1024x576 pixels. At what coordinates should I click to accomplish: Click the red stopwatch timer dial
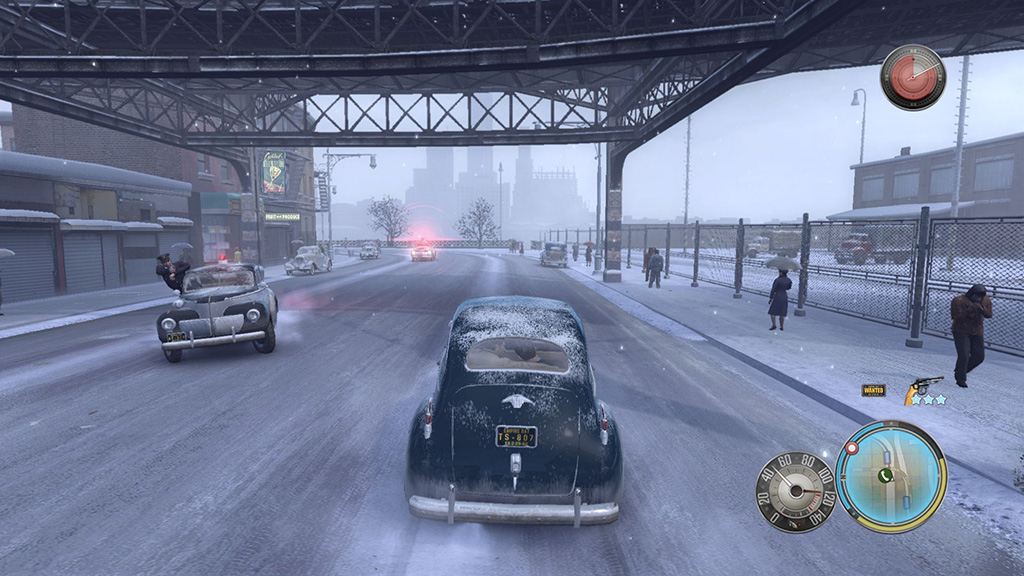coord(912,77)
